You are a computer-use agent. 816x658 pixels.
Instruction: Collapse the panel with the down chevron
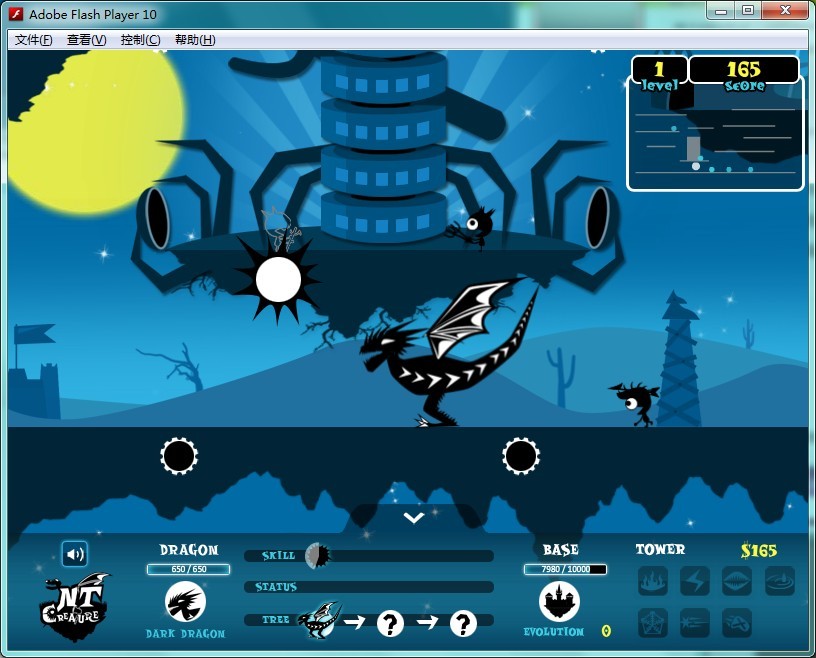414,517
